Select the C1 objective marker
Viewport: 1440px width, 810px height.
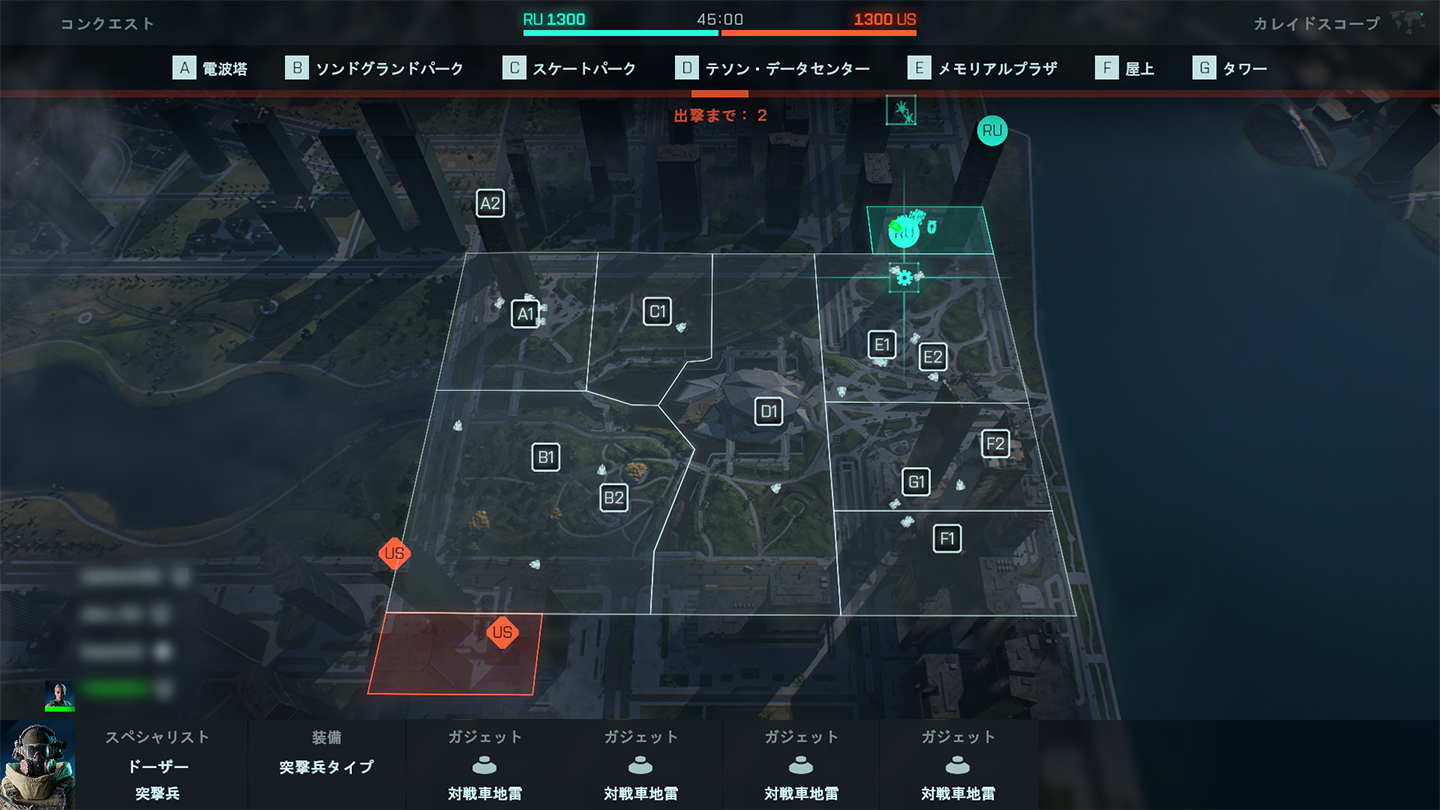657,311
